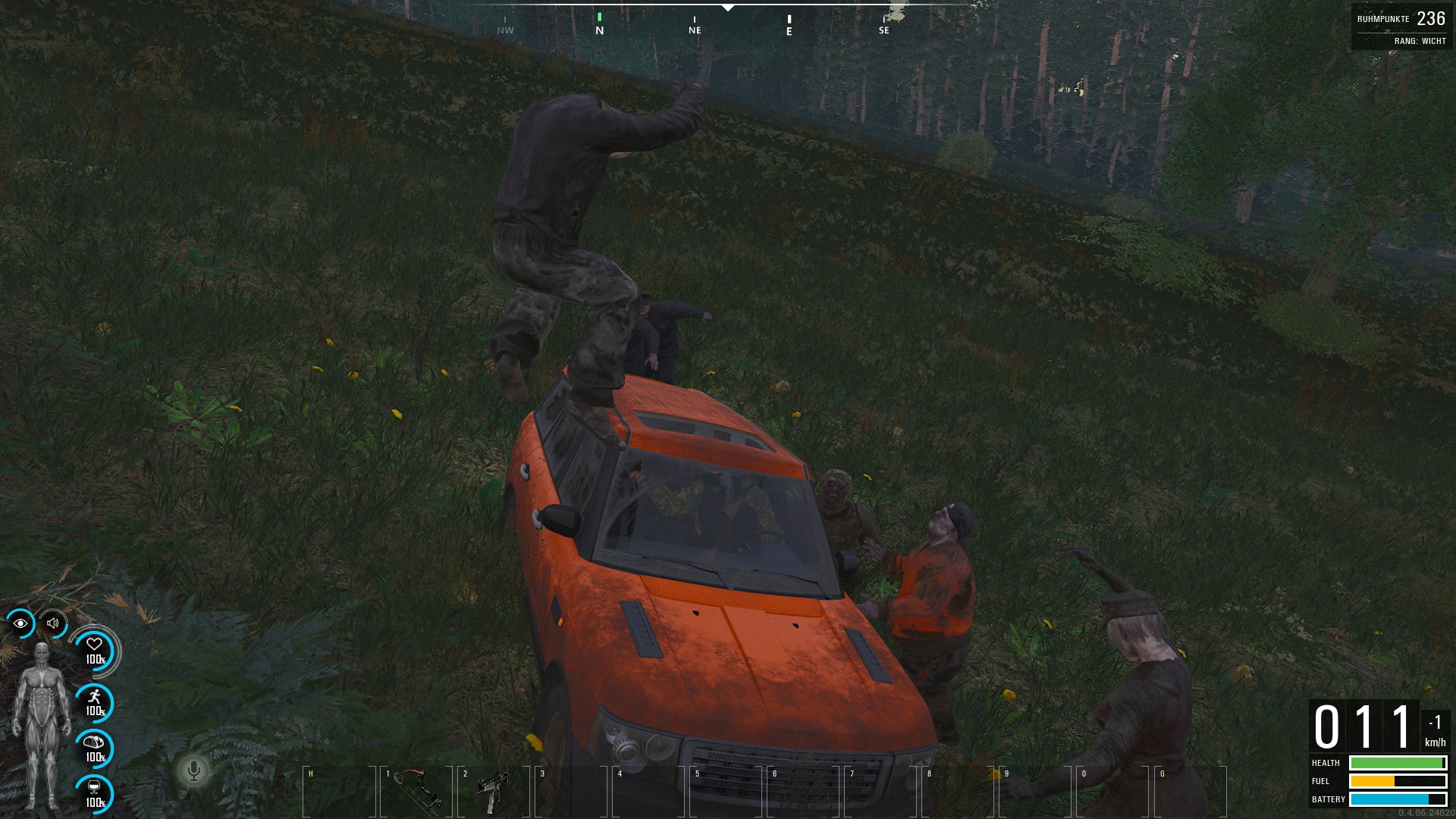Select the heart health gauge
1456x819 pixels.
coord(95,650)
